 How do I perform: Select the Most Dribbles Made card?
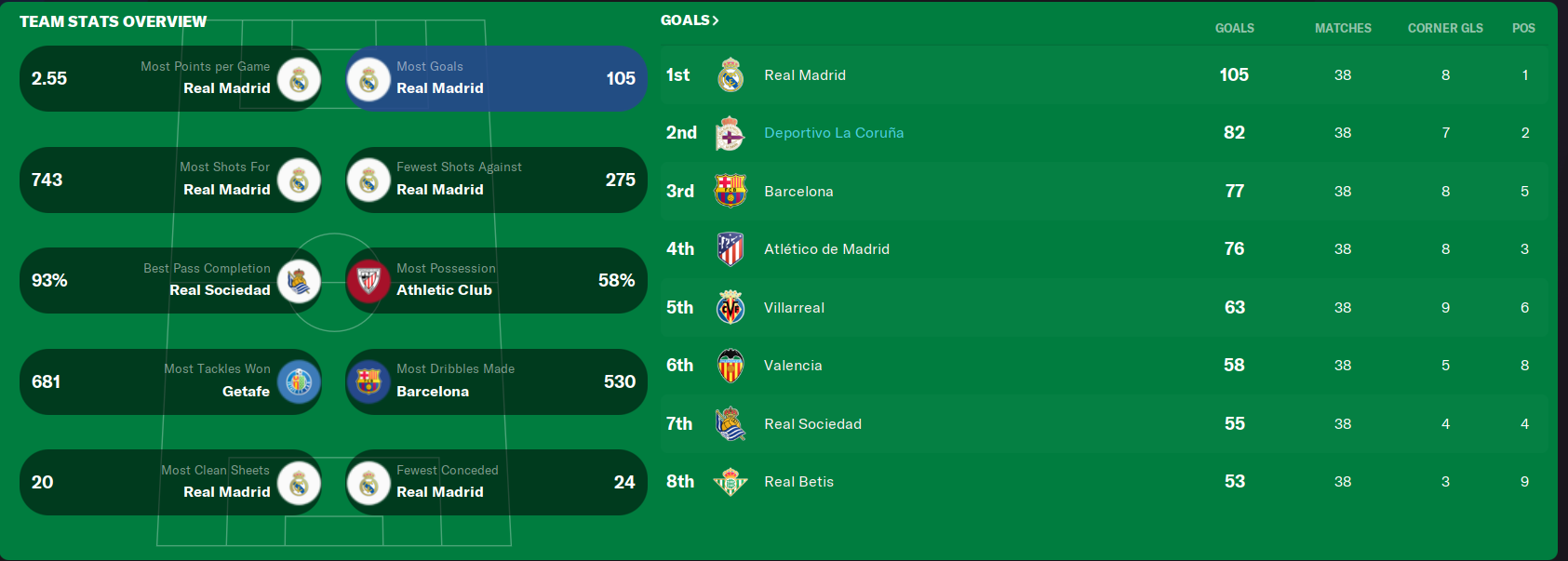point(496,381)
